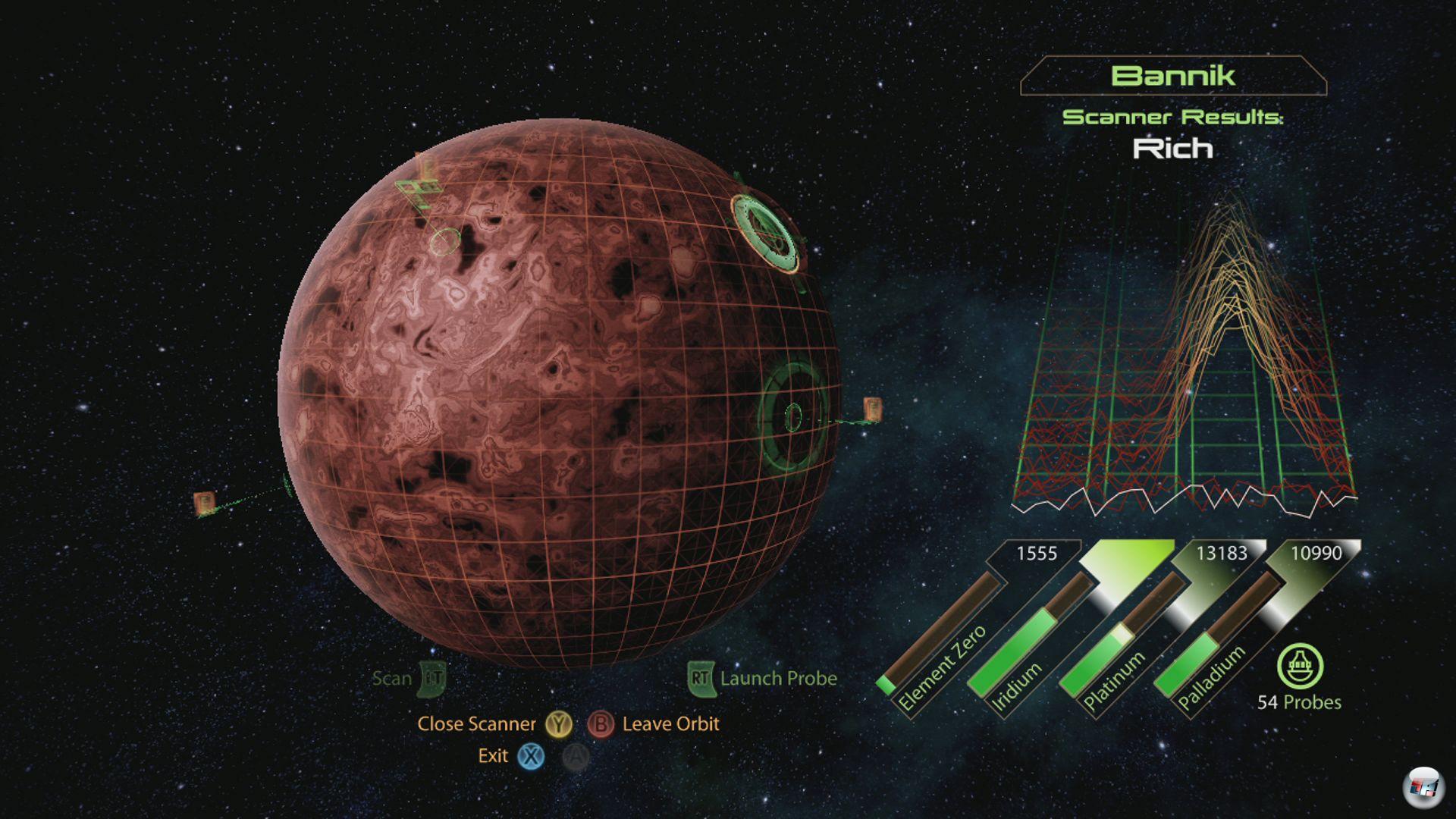Select the Launch Probe action

coord(777,678)
